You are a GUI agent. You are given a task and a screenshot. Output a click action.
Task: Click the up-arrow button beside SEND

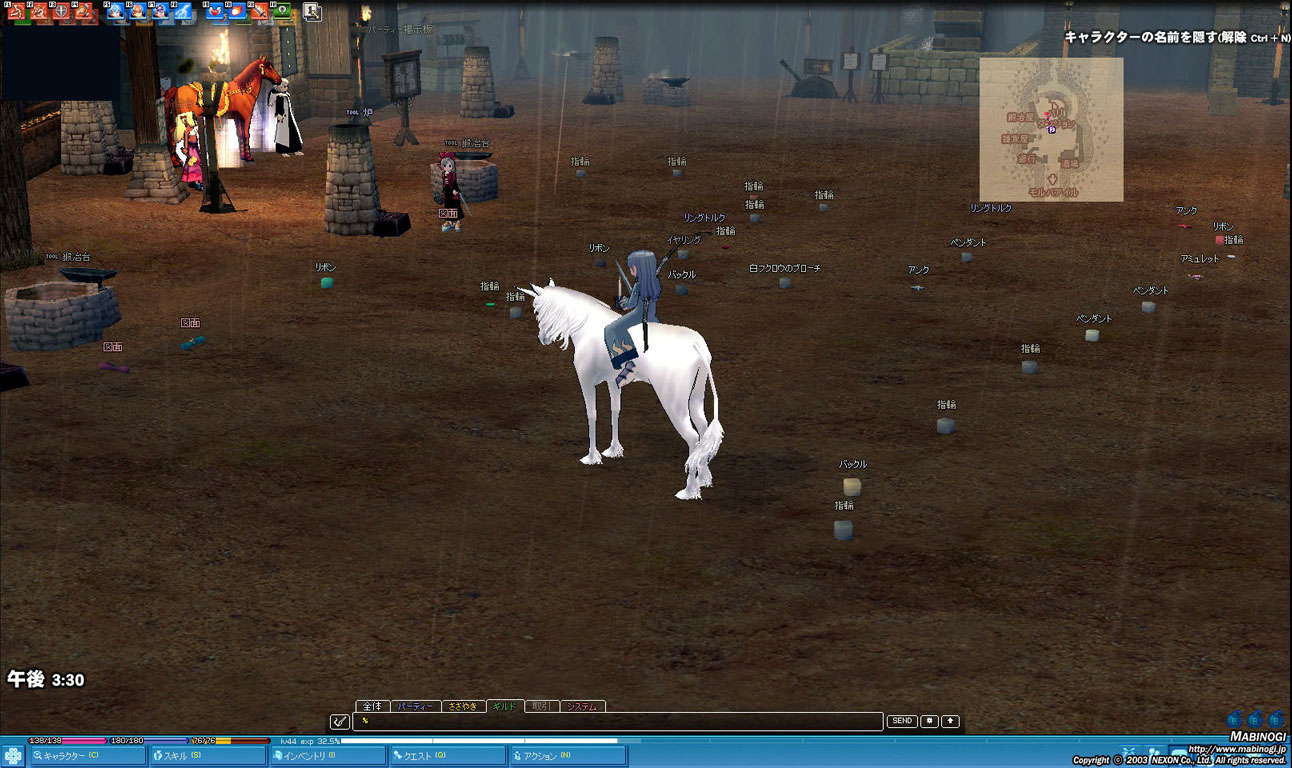click(950, 721)
